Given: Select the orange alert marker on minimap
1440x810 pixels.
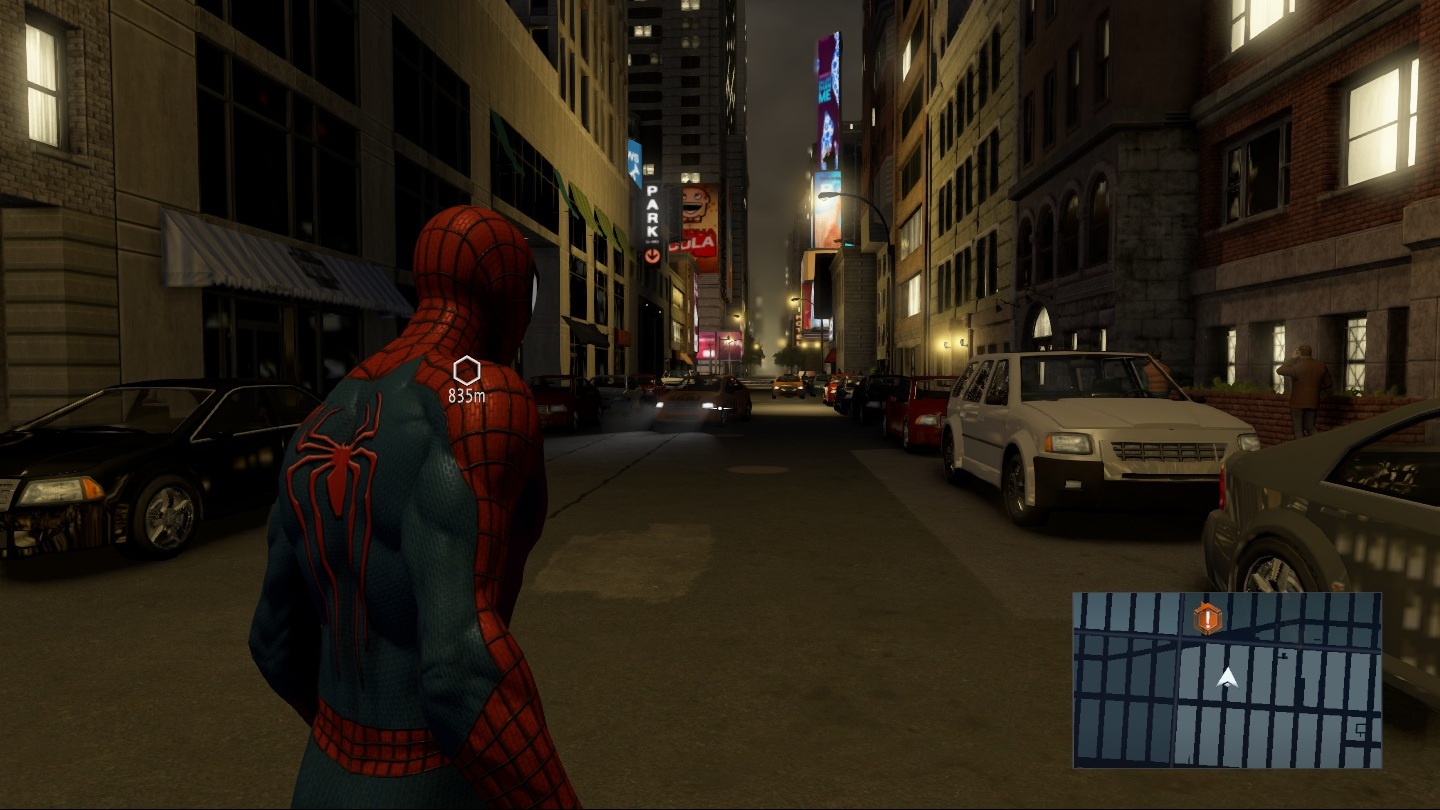Looking at the screenshot, I should tap(1208, 619).
